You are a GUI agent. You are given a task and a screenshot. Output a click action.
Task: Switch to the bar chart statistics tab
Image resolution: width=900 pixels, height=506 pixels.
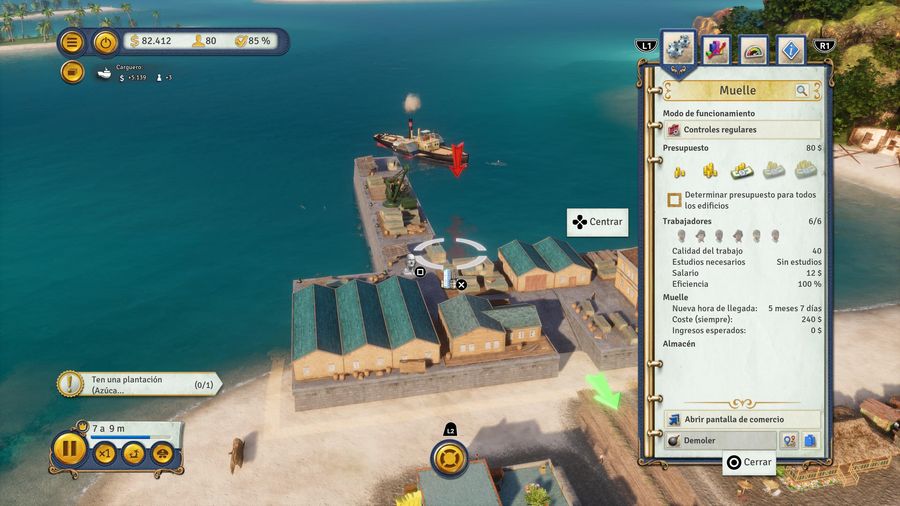tap(716, 50)
